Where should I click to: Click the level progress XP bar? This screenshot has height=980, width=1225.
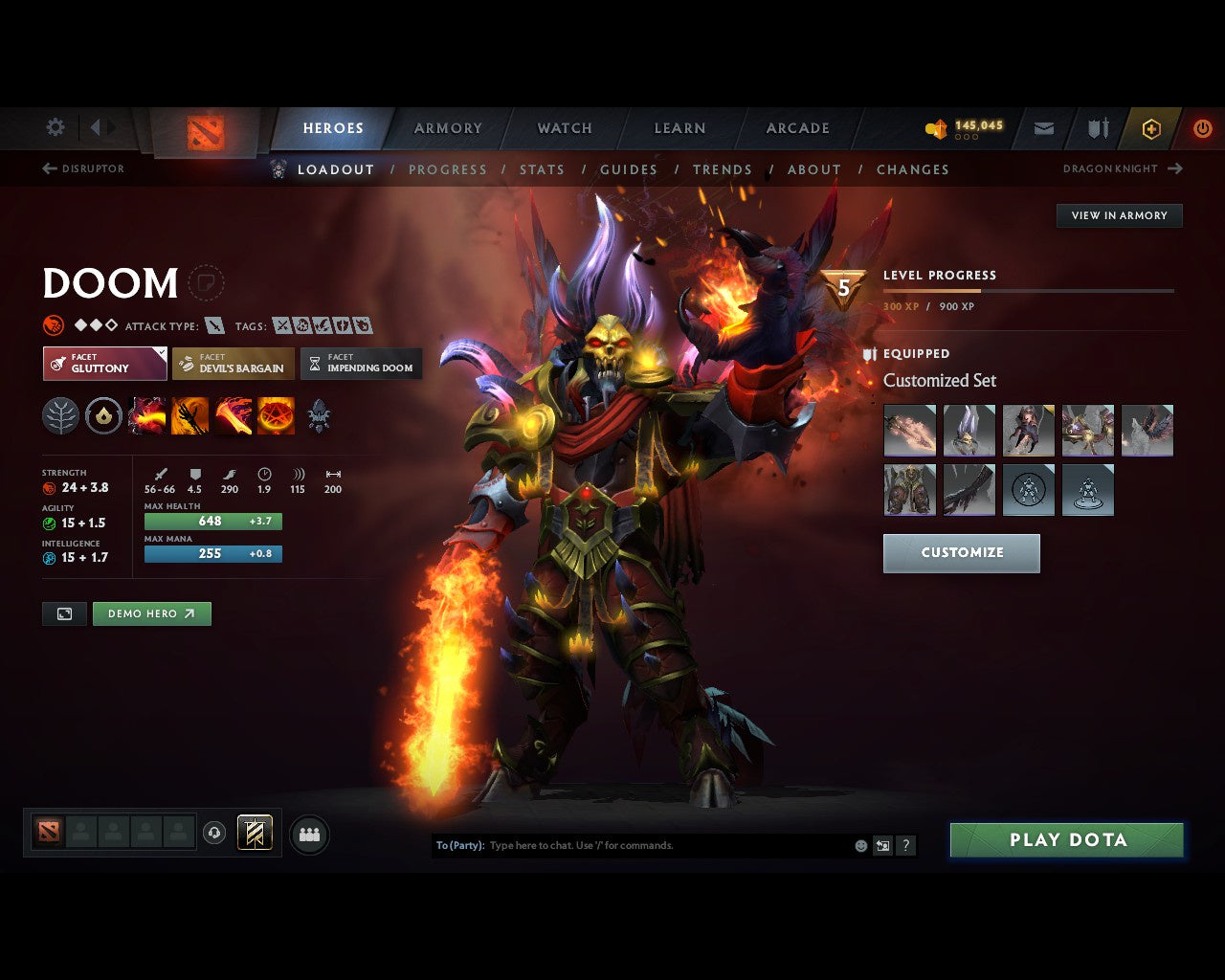tap(1029, 290)
